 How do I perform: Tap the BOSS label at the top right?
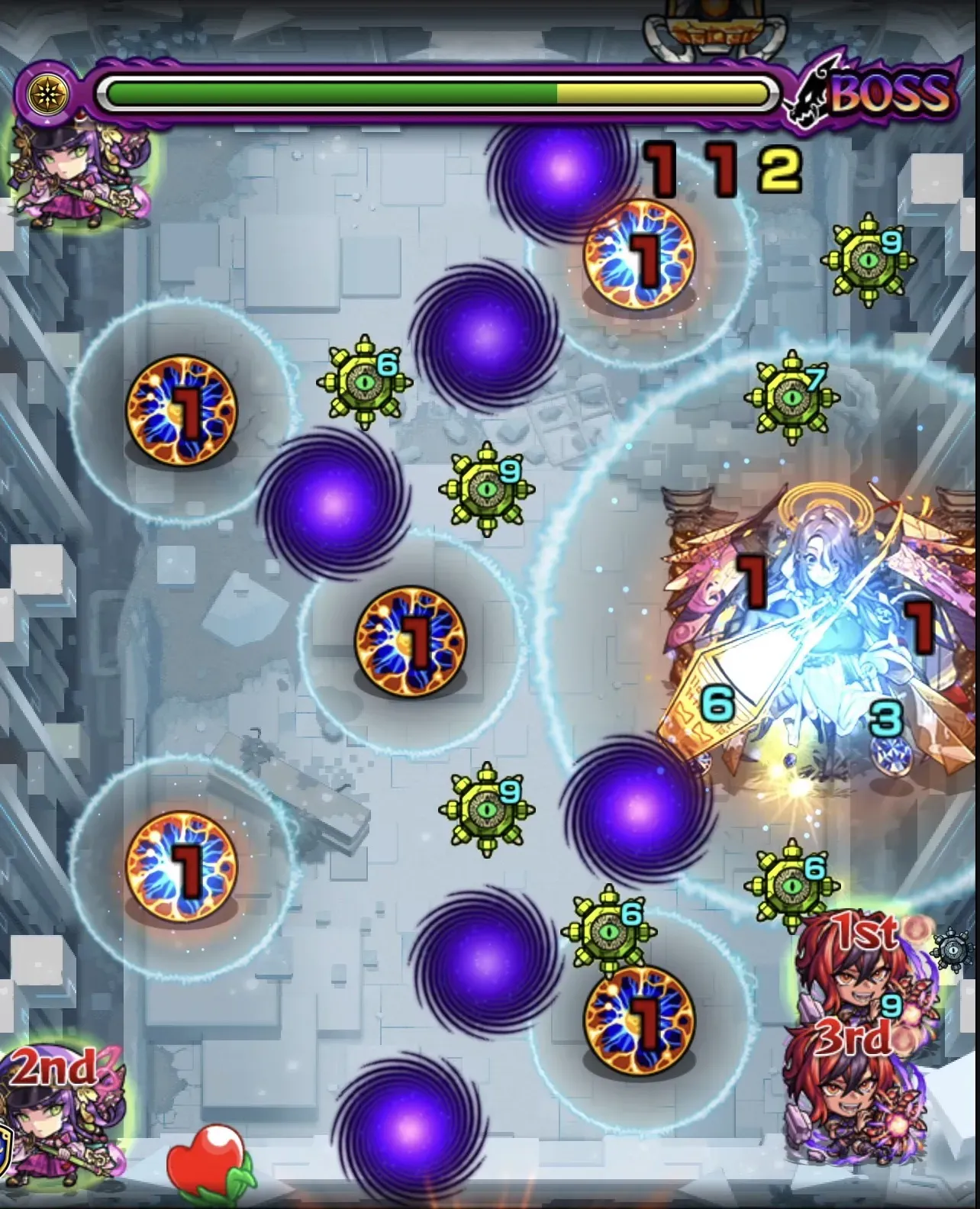[x=893, y=95]
